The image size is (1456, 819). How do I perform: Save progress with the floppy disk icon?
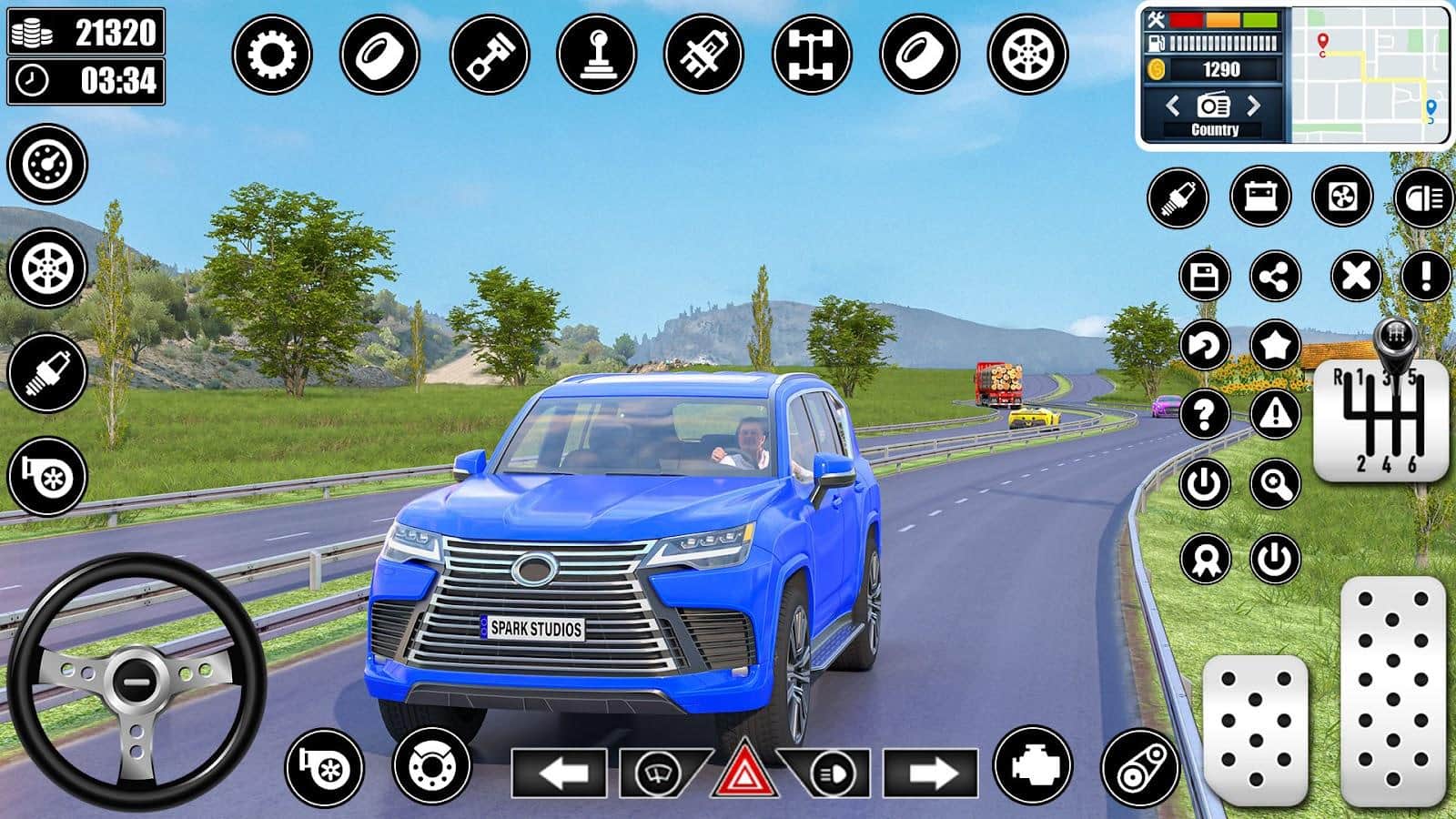1205,276
